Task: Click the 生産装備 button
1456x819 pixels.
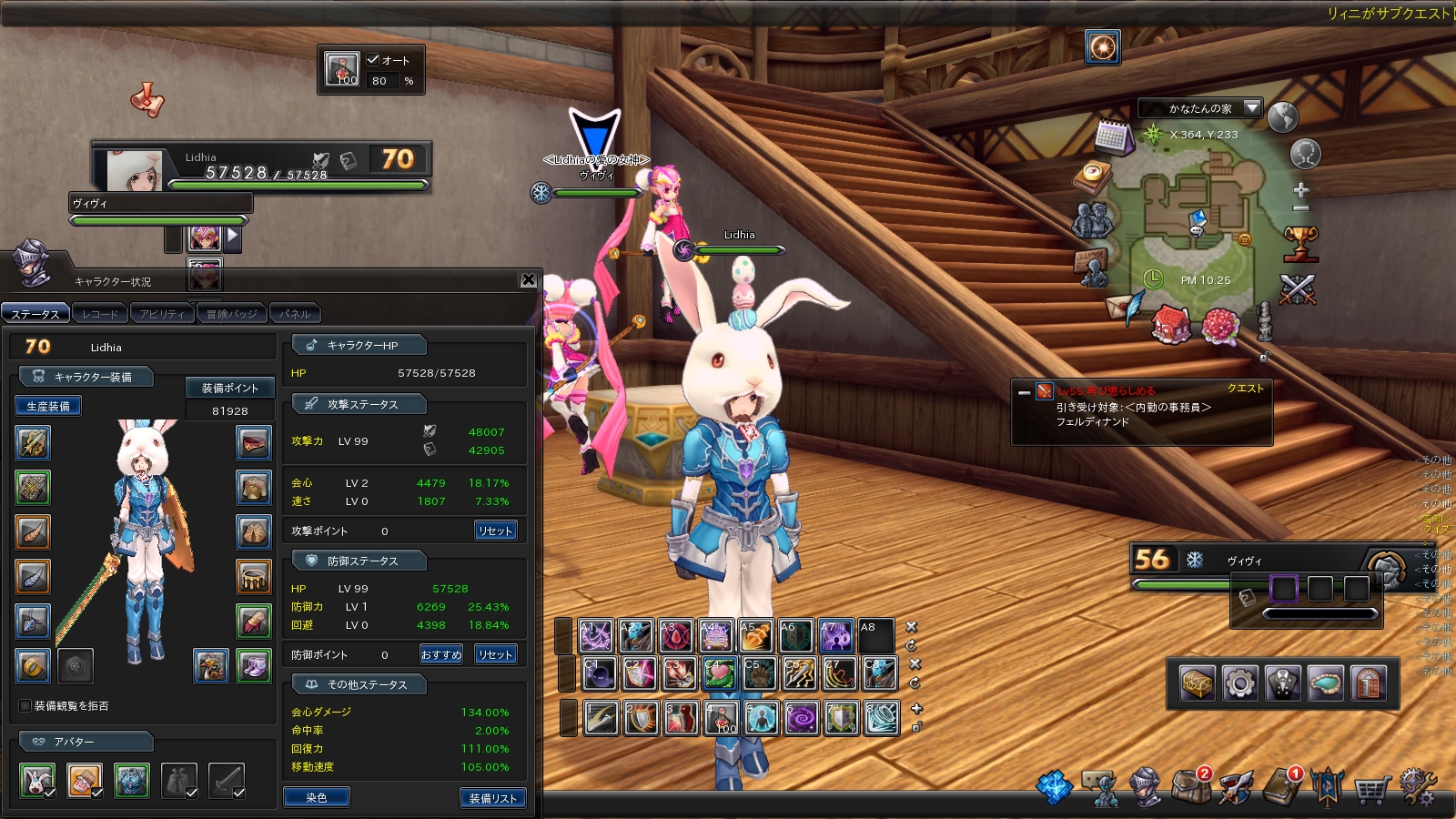Action: click(x=48, y=406)
